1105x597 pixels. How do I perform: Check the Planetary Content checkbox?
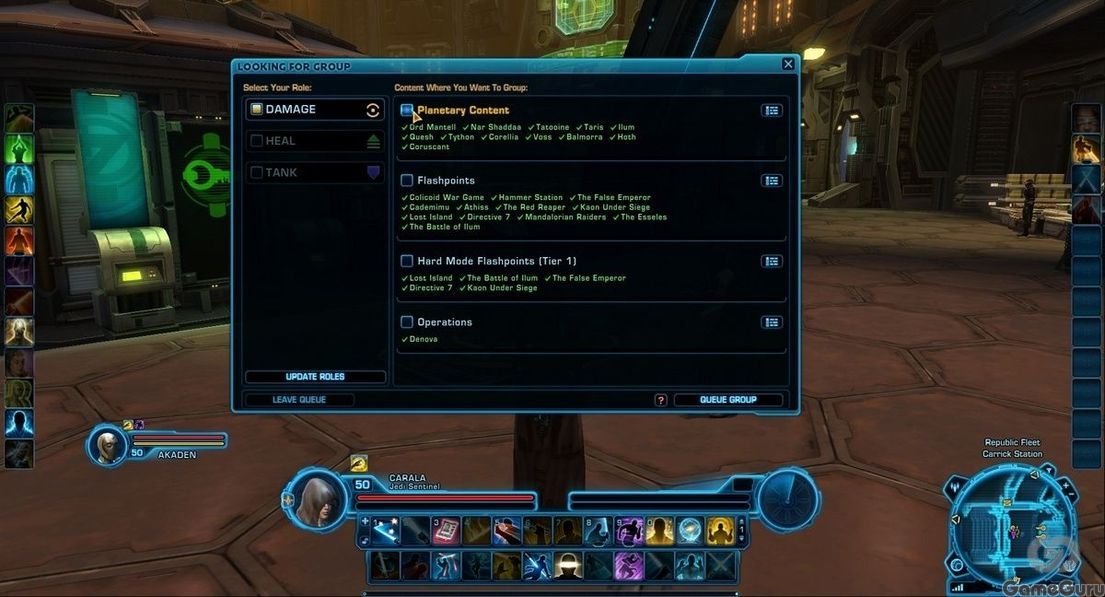click(407, 110)
